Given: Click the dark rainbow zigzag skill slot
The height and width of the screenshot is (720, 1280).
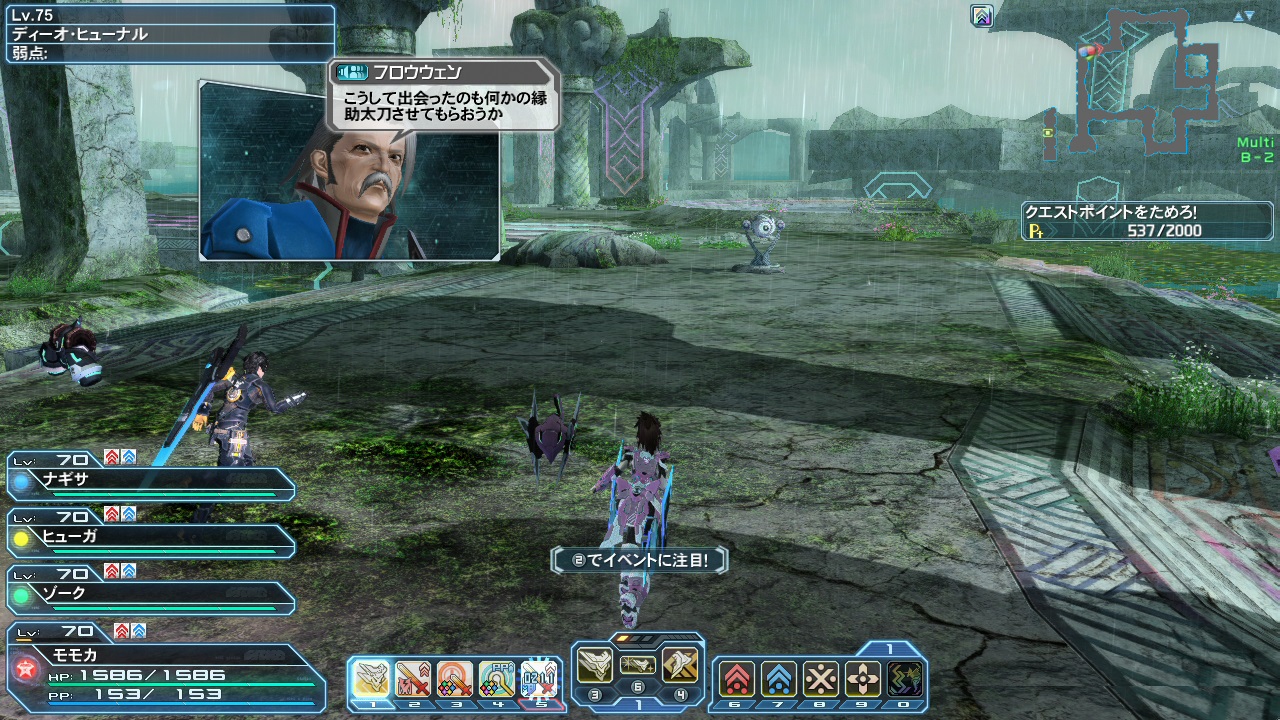Looking at the screenshot, I should pyautogui.click(x=905, y=680).
